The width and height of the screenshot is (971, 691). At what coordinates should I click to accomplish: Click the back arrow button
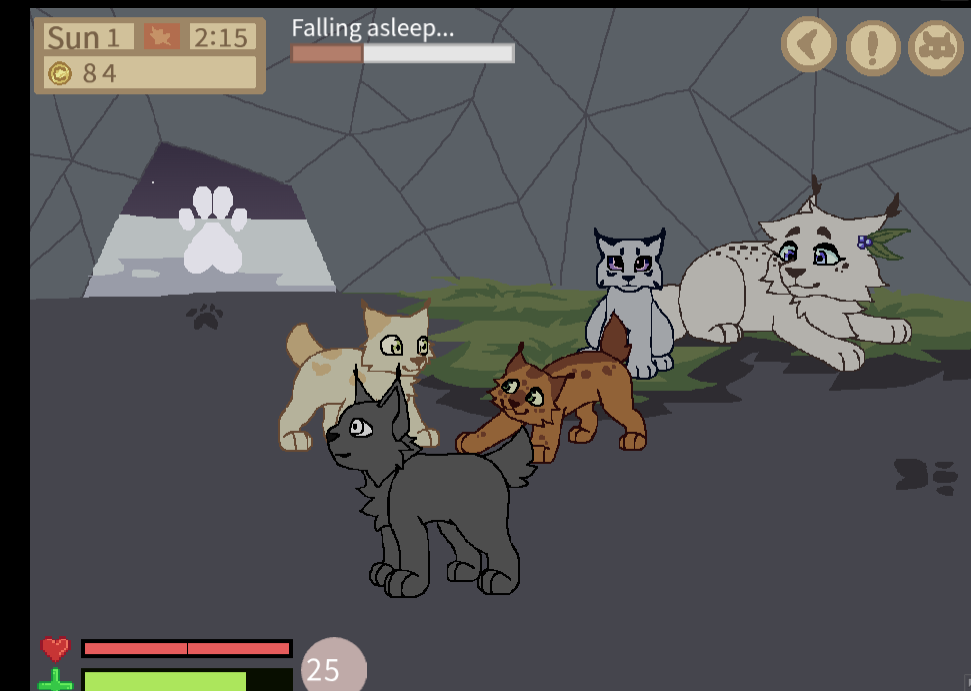[808, 44]
